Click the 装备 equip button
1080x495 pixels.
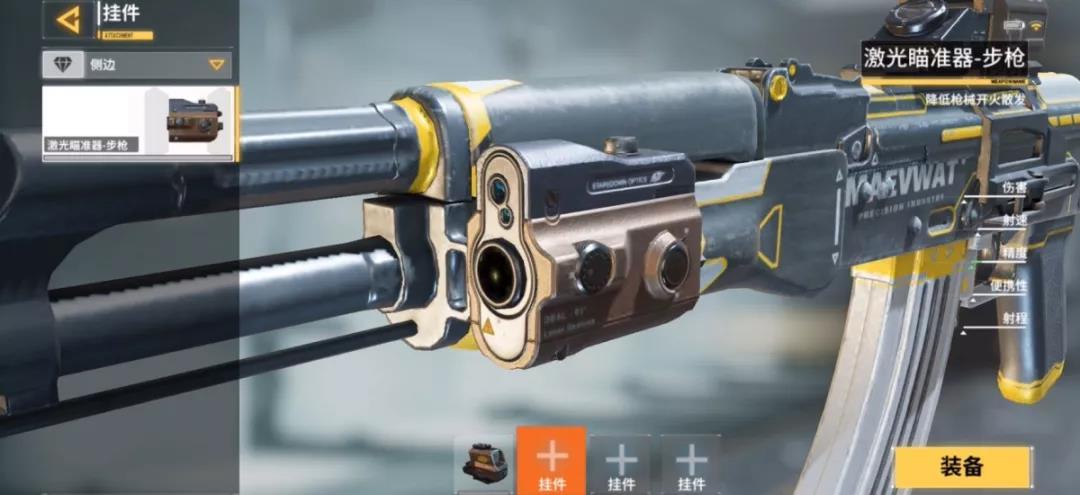click(961, 466)
